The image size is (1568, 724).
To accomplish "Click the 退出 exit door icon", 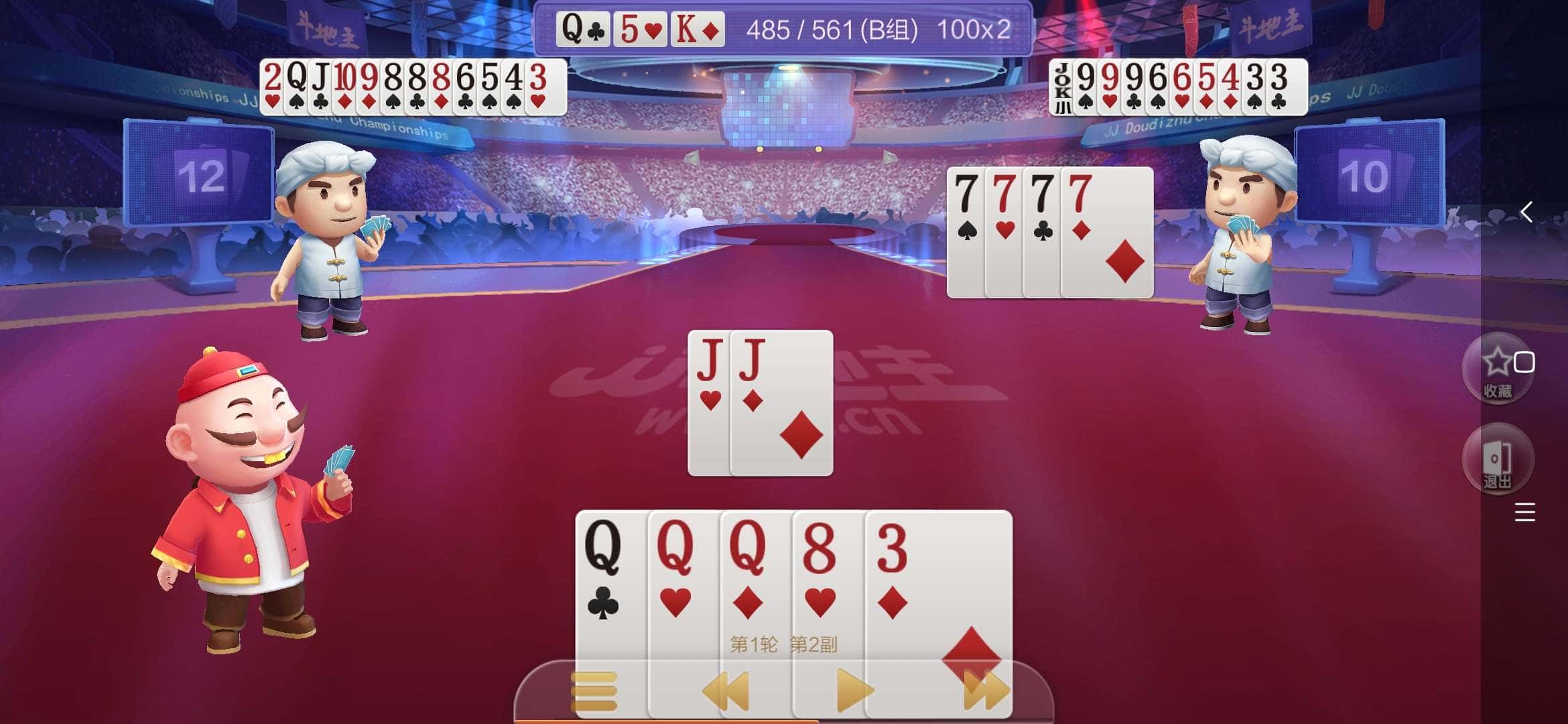I will [x=1499, y=459].
